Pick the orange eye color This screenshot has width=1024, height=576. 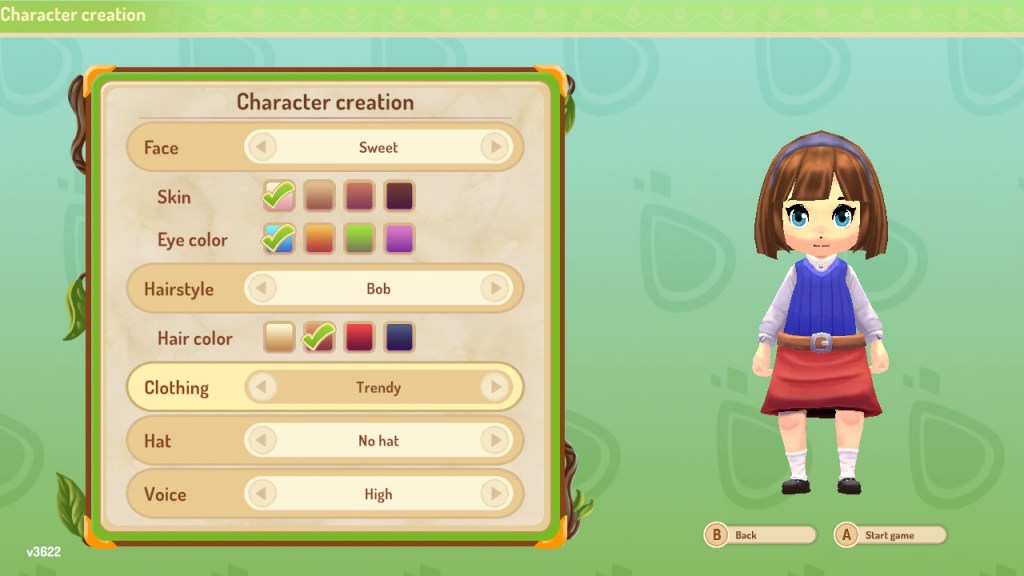click(x=319, y=239)
